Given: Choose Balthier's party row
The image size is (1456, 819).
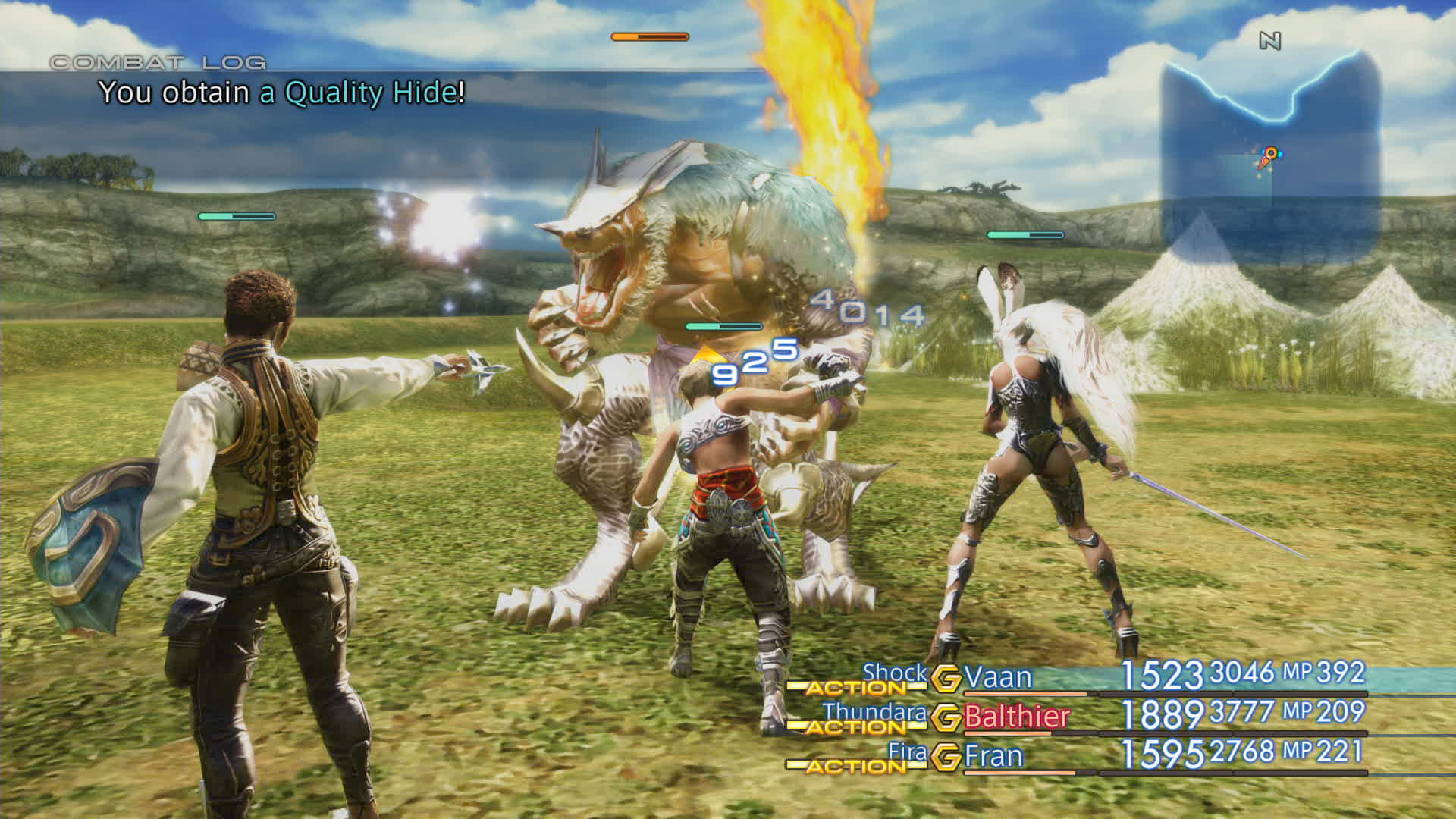Looking at the screenshot, I should click(x=1016, y=717).
